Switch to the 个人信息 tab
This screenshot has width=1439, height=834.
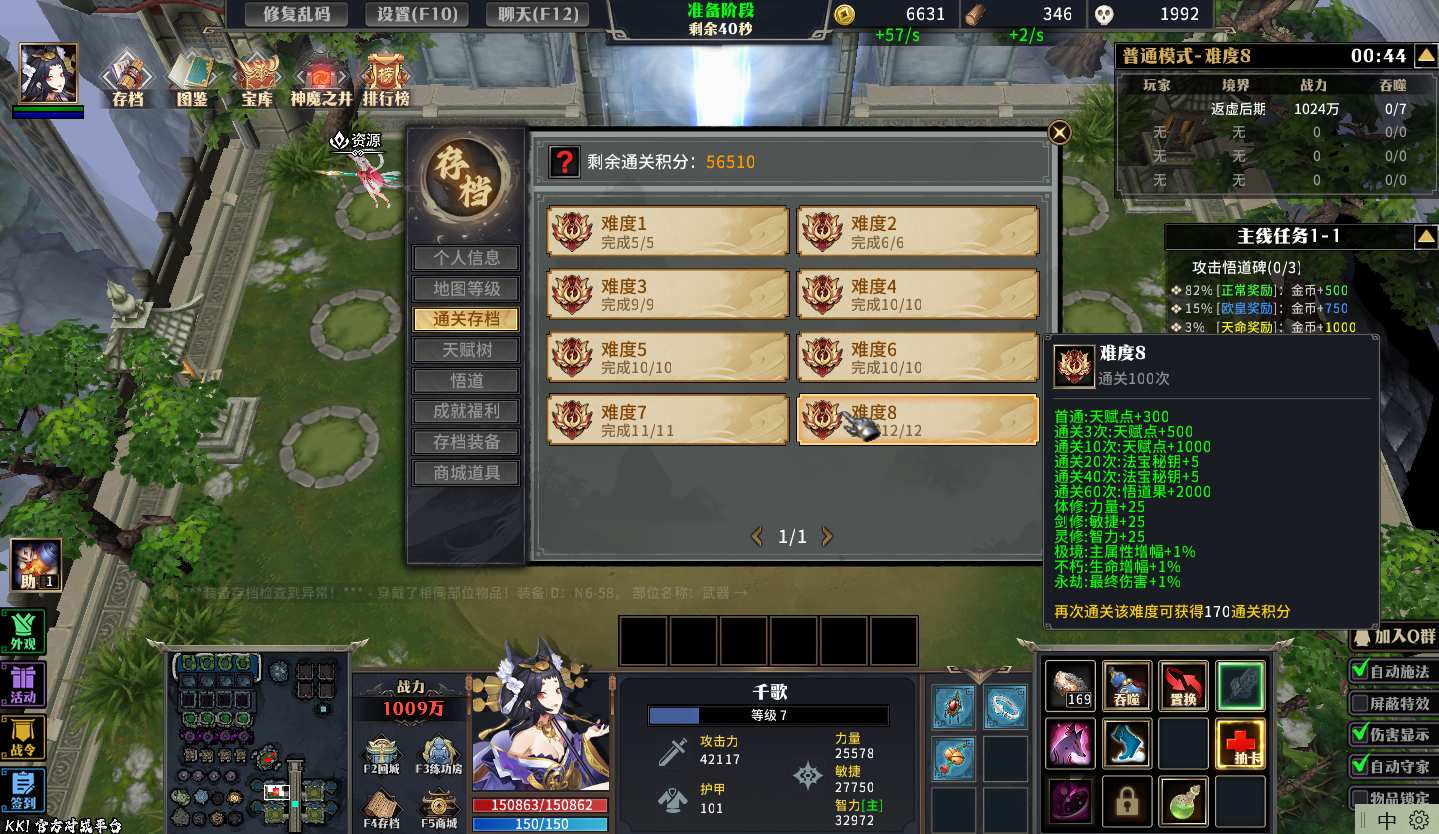[x=466, y=258]
